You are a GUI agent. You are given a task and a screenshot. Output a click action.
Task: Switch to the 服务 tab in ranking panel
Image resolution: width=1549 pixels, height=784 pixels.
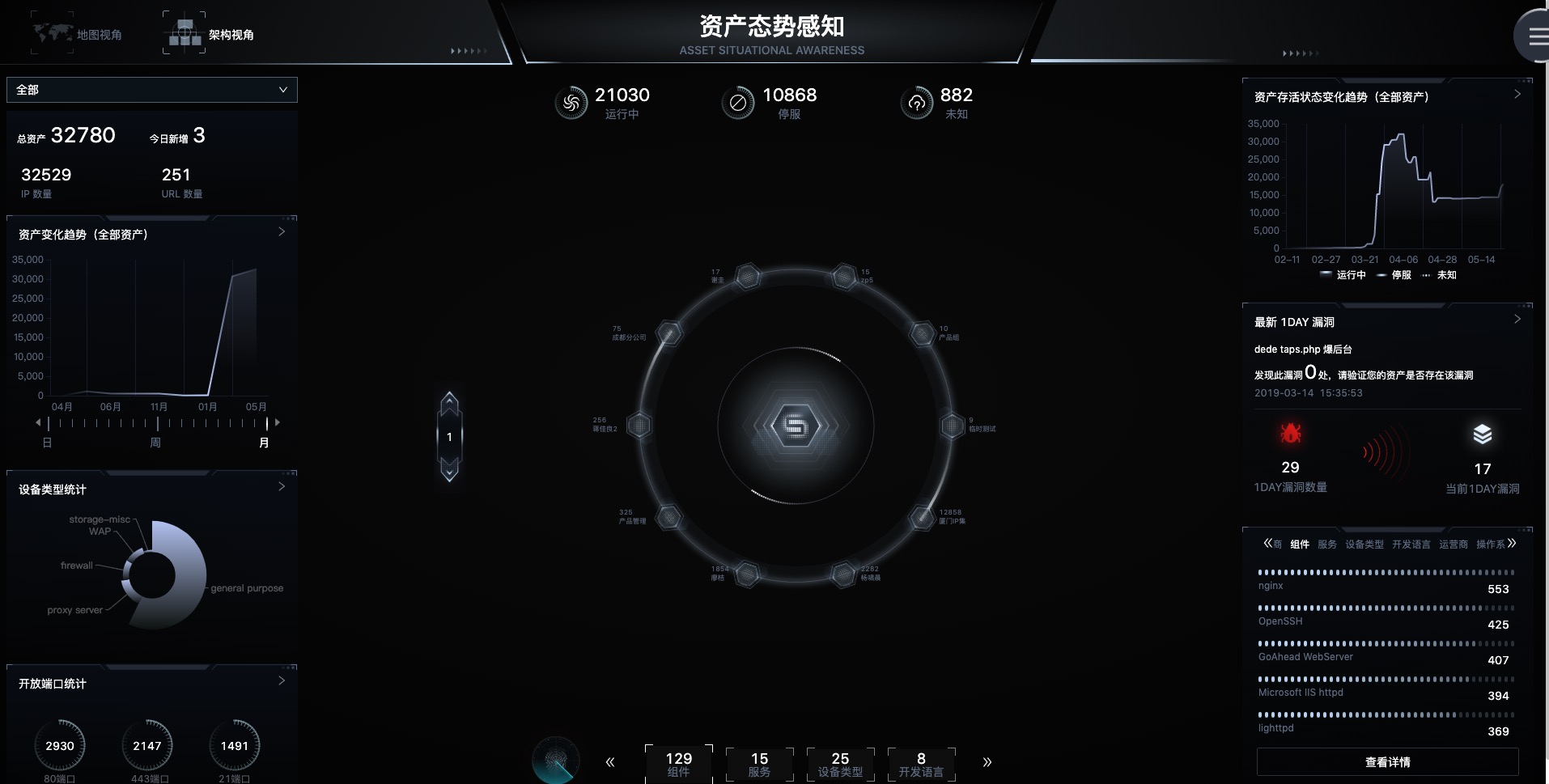click(x=1327, y=545)
